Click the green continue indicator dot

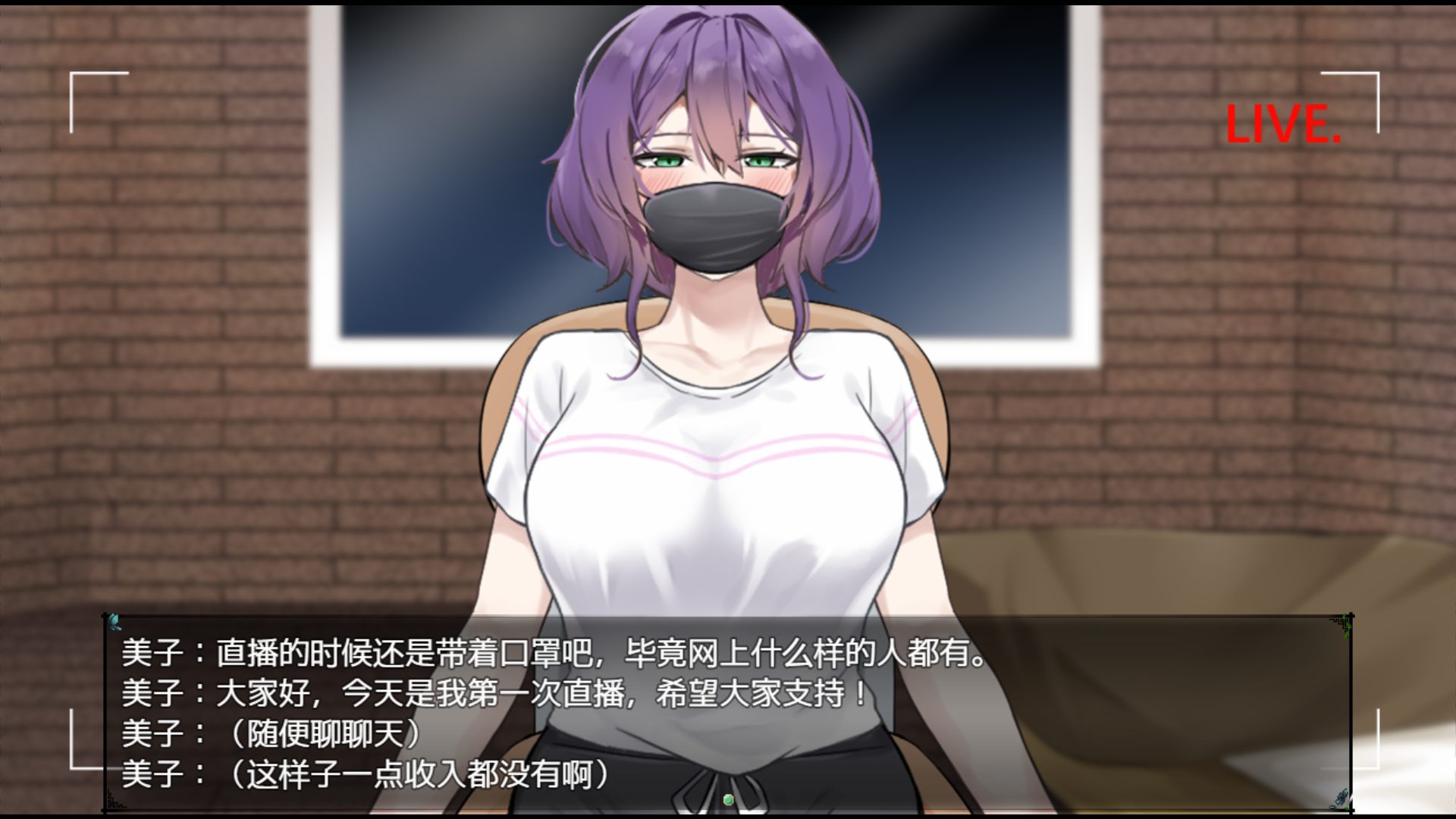[x=728, y=799]
